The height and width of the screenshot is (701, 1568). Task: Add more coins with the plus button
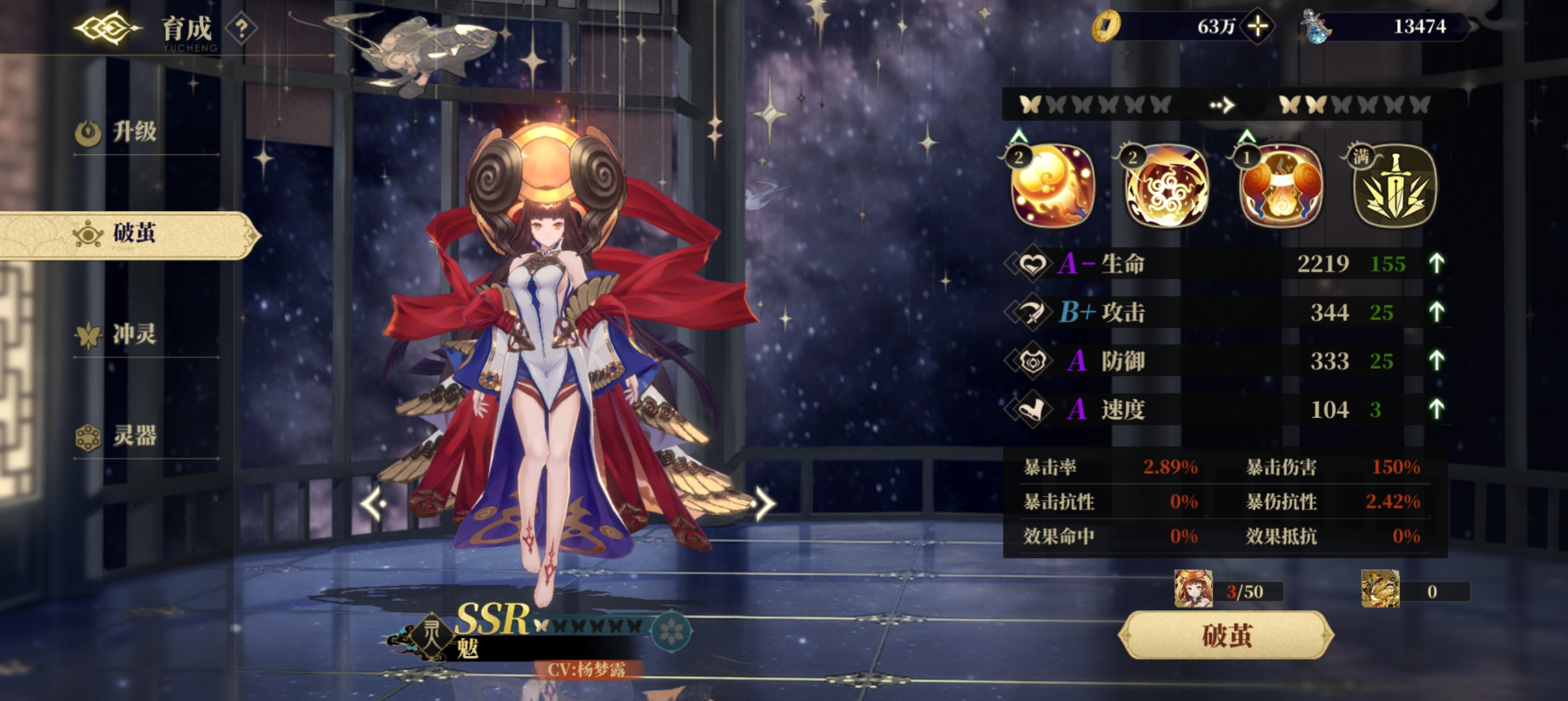(1257, 26)
